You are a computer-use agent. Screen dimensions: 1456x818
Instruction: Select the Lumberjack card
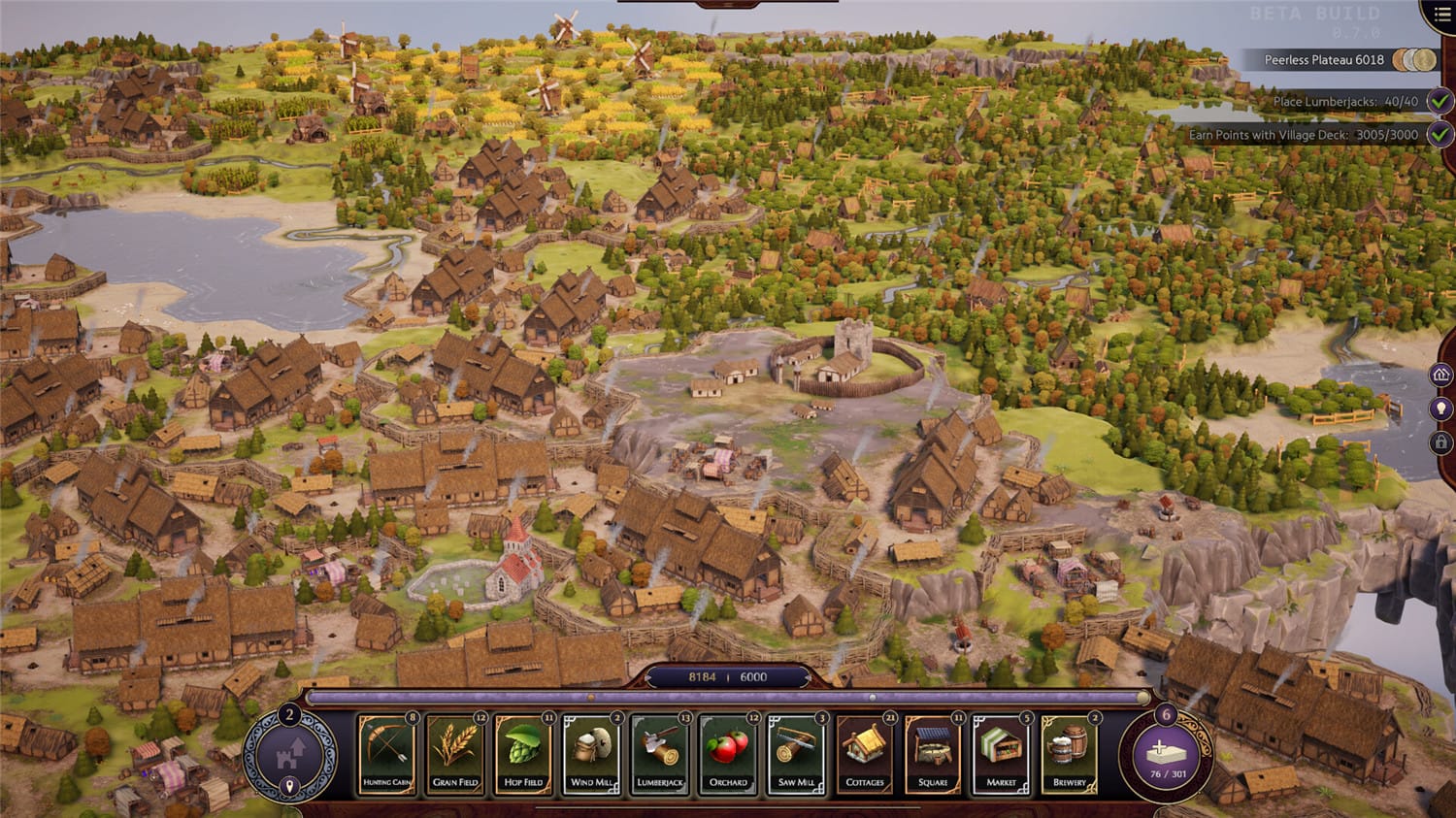coord(659,755)
